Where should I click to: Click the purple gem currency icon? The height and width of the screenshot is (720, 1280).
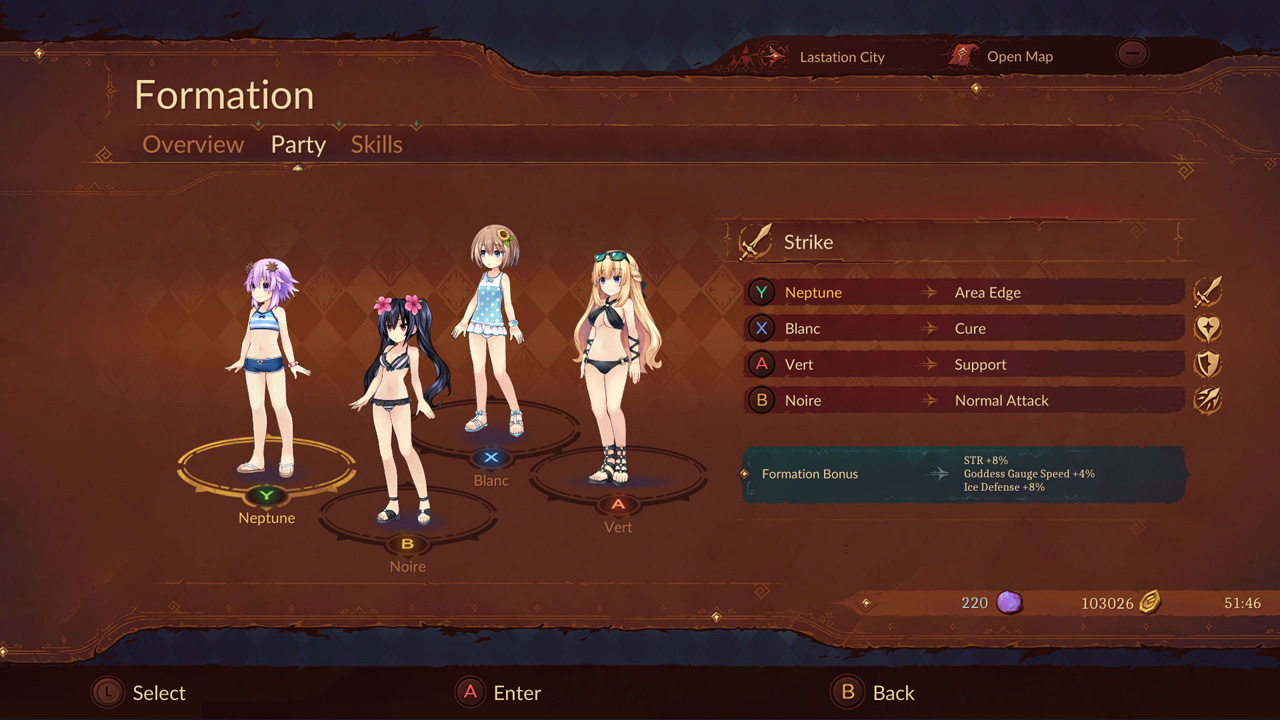coord(1008,602)
